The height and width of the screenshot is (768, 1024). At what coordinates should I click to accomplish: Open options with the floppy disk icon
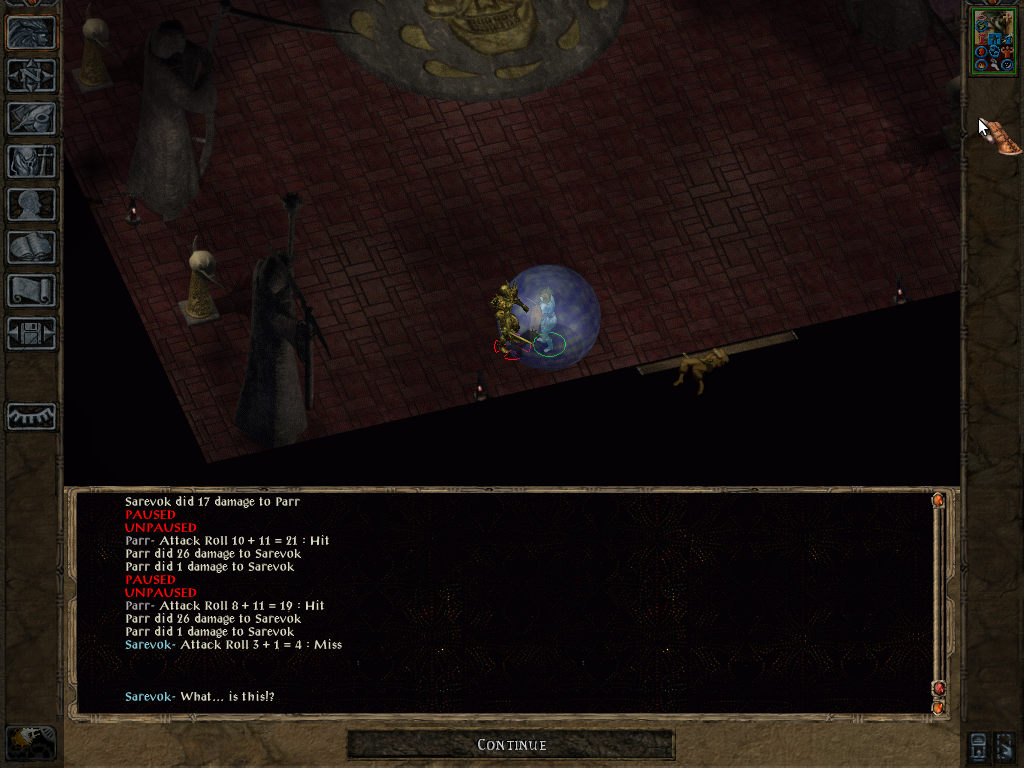tap(31, 334)
